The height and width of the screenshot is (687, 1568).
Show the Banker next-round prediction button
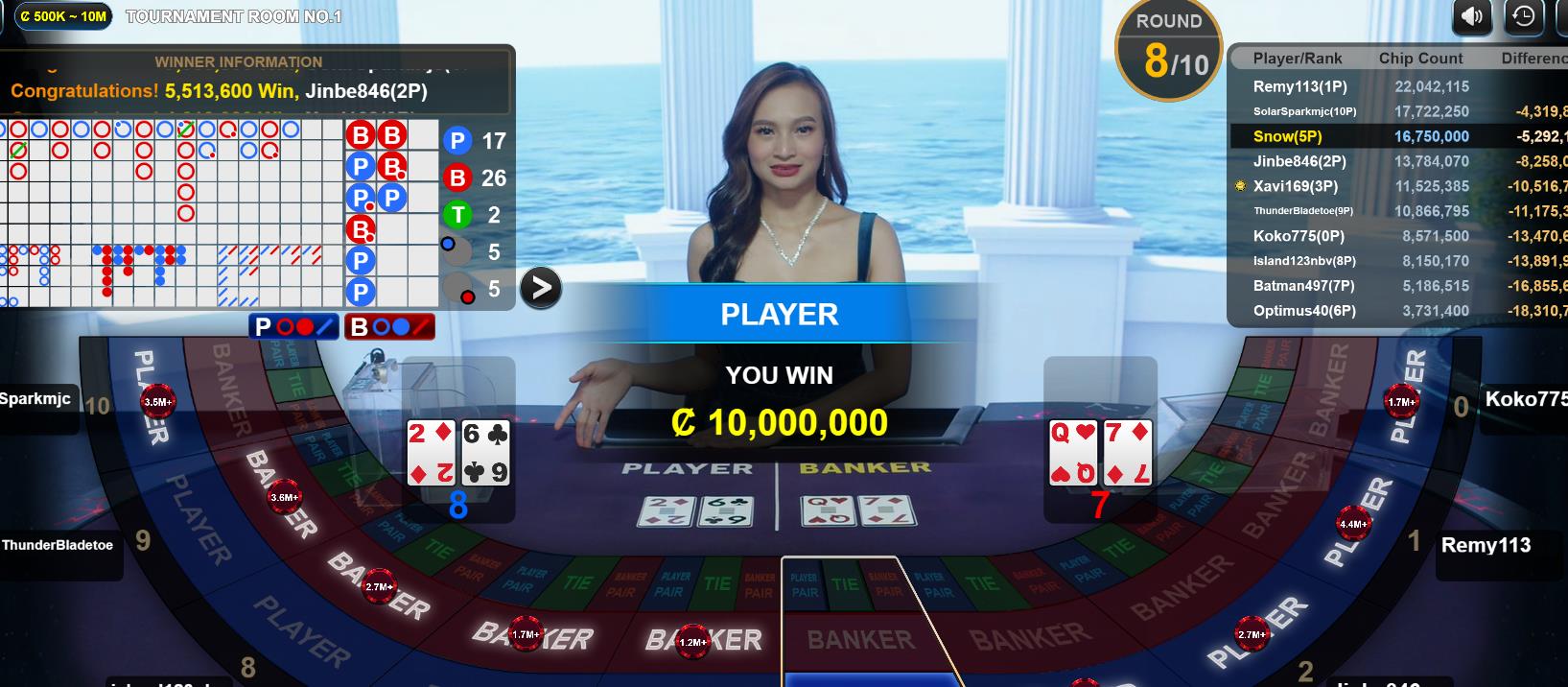389,327
